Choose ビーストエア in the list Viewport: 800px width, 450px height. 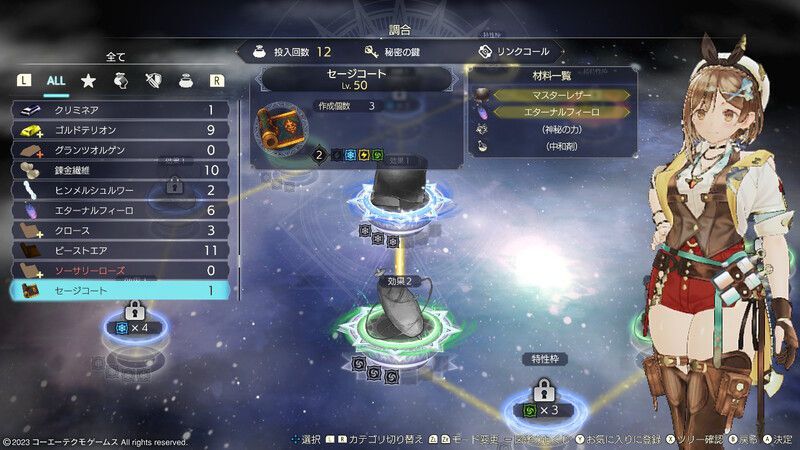tap(120, 250)
